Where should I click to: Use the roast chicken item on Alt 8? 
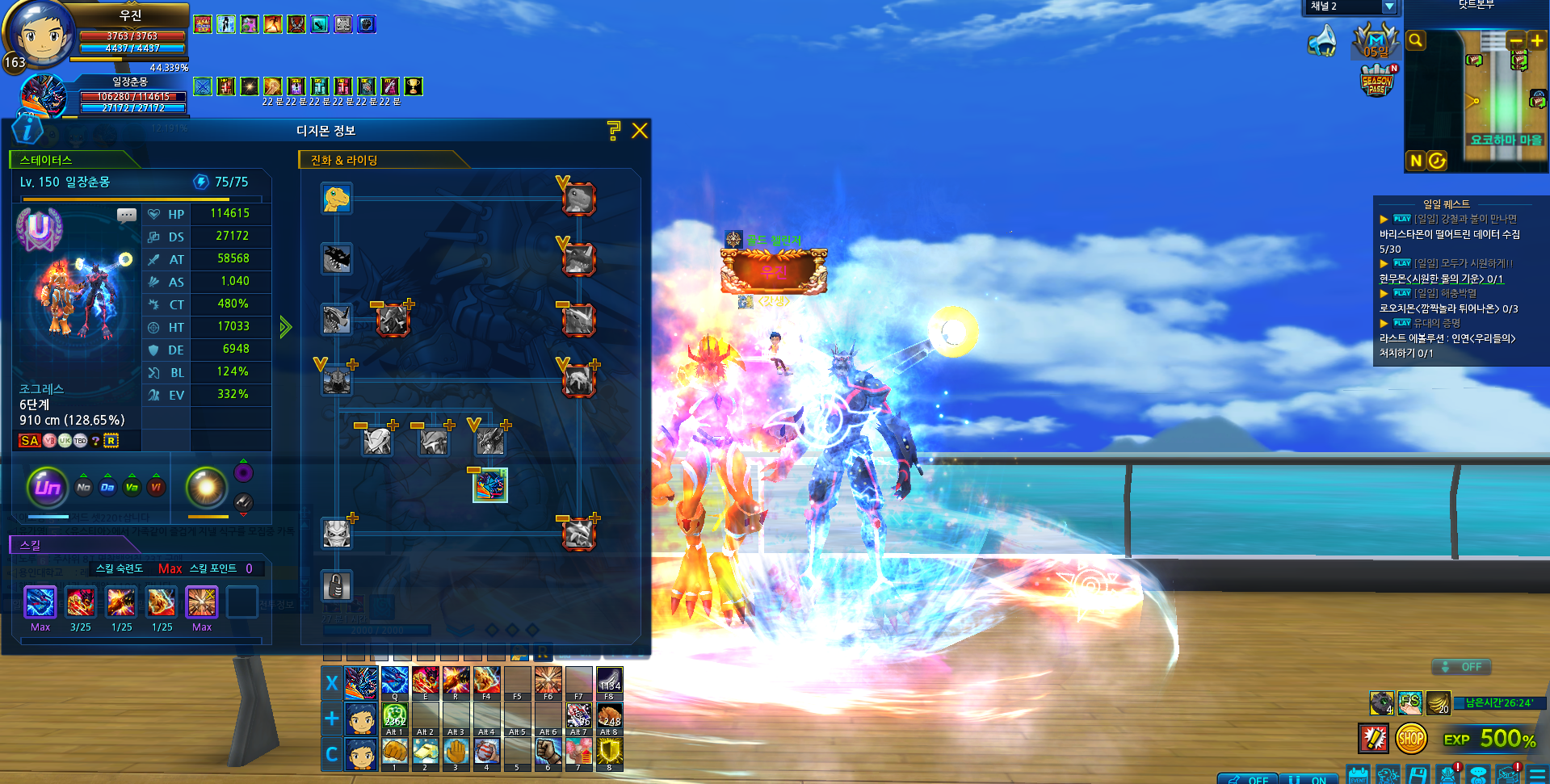(609, 716)
